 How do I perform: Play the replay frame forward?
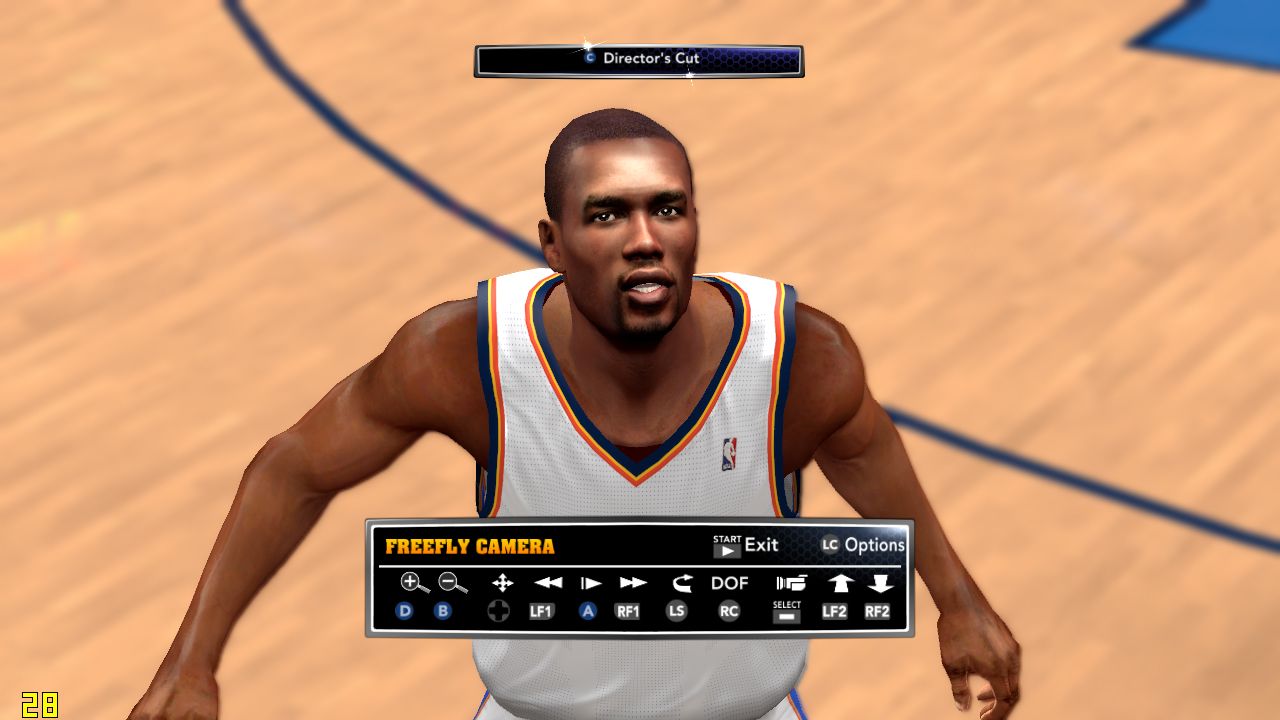tap(590, 582)
